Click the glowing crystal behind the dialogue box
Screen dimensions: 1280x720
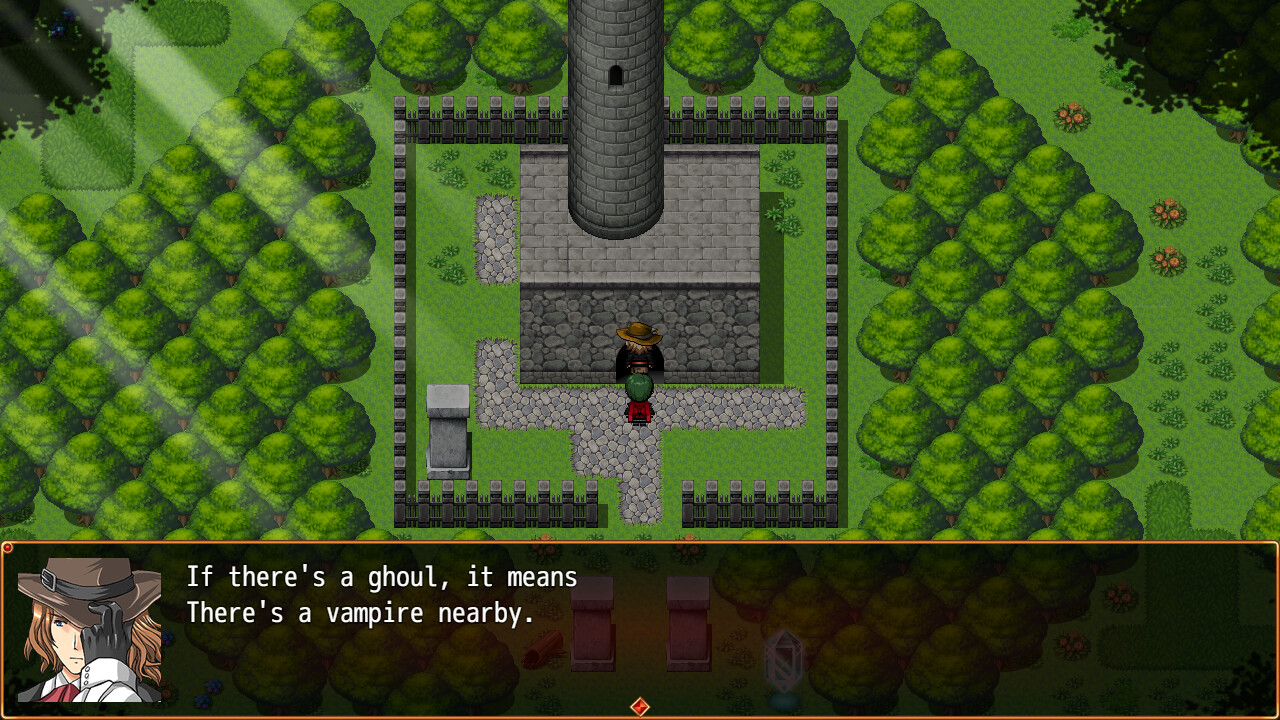pos(785,660)
